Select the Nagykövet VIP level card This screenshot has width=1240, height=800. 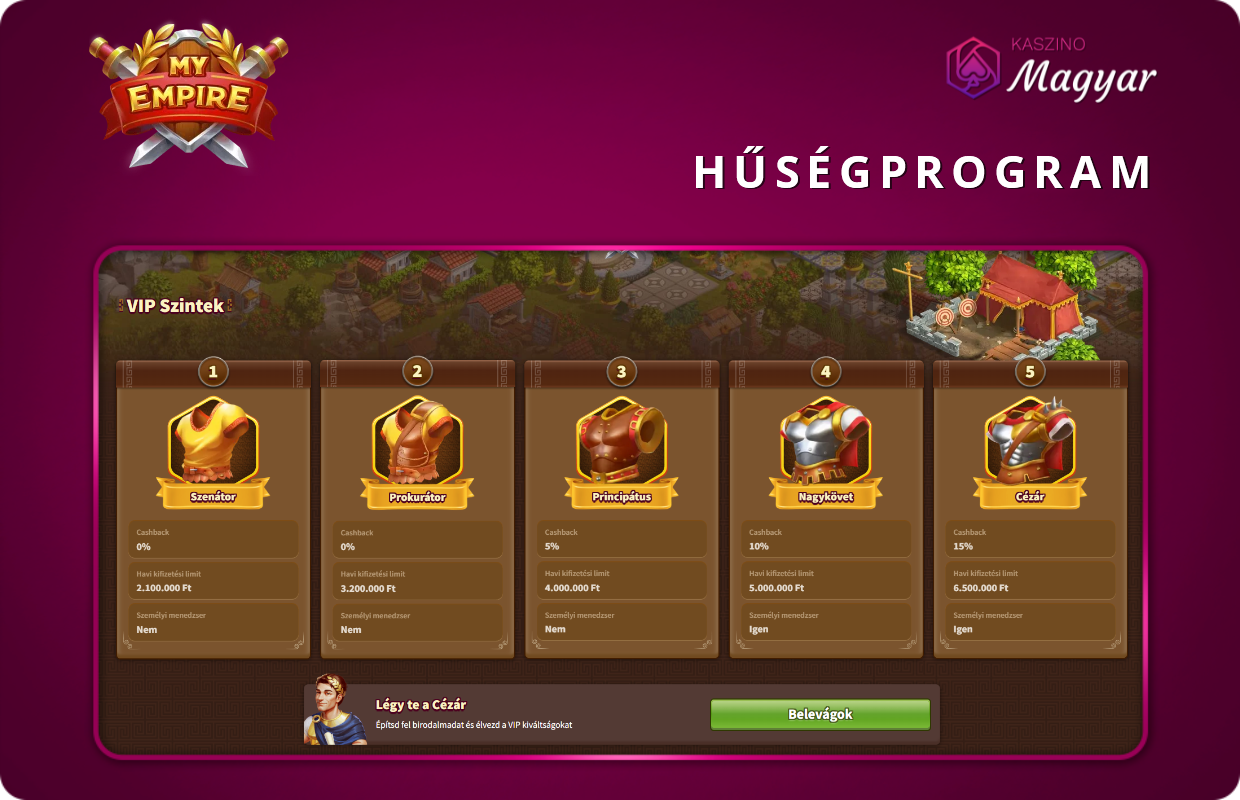[x=825, y=508]
